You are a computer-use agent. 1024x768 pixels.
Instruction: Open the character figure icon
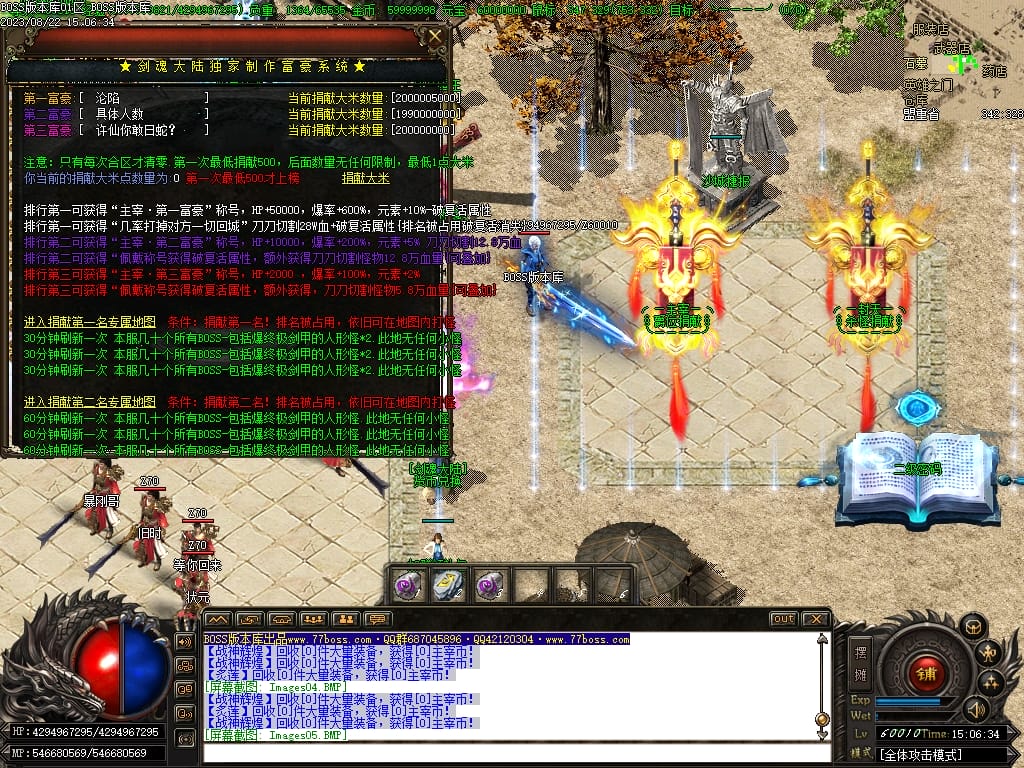tap(989, 654)
